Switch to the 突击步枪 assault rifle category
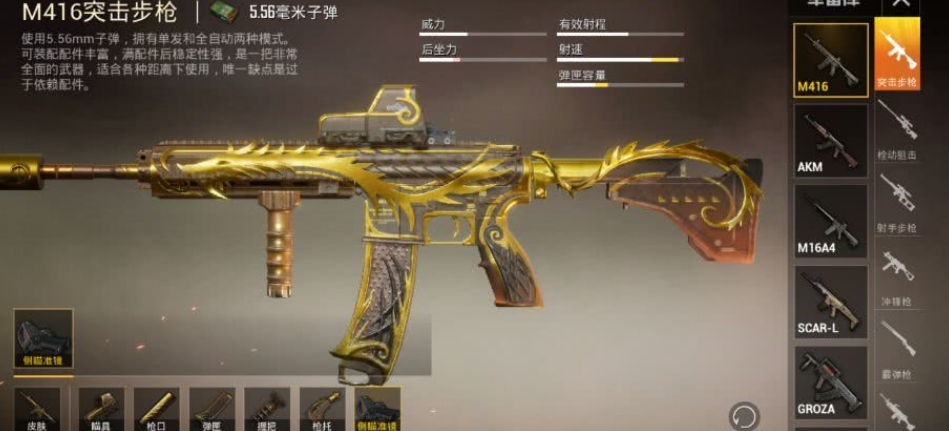The image size is (949, 431). (897, 53)
